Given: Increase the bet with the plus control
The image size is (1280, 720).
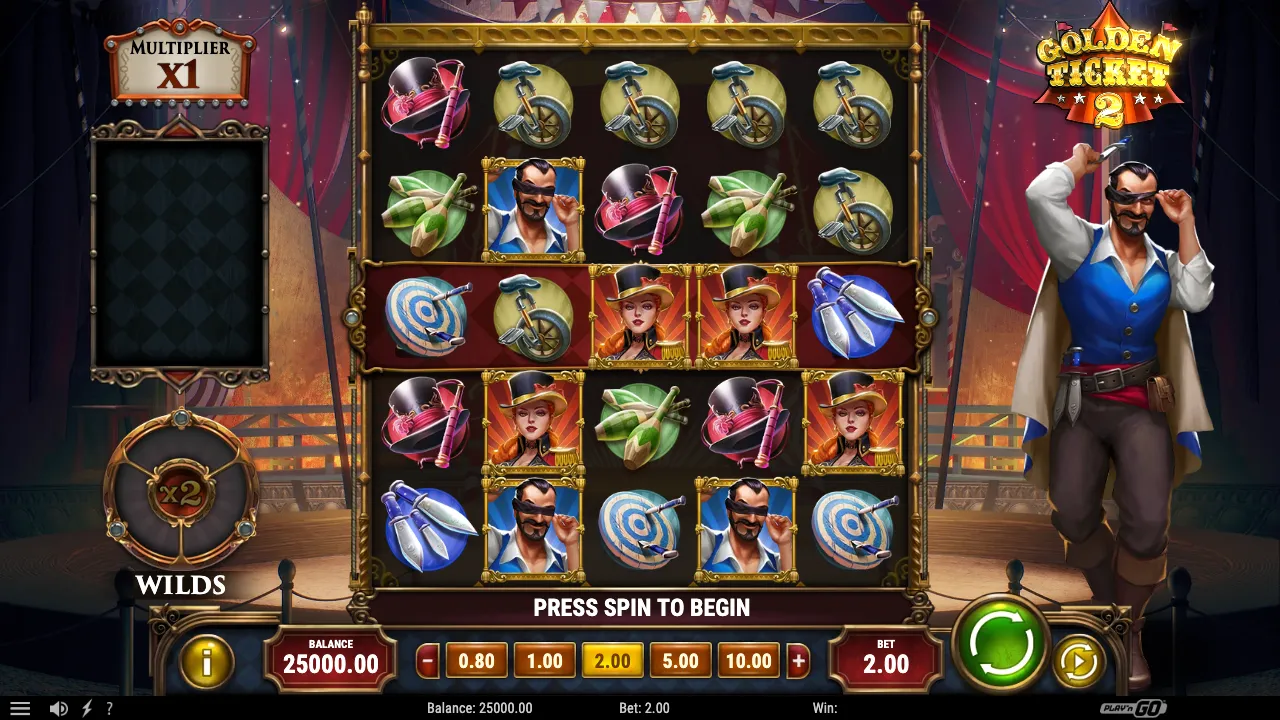Looking at the screenshot, I should pyautogui.click(x=799, y=660).
